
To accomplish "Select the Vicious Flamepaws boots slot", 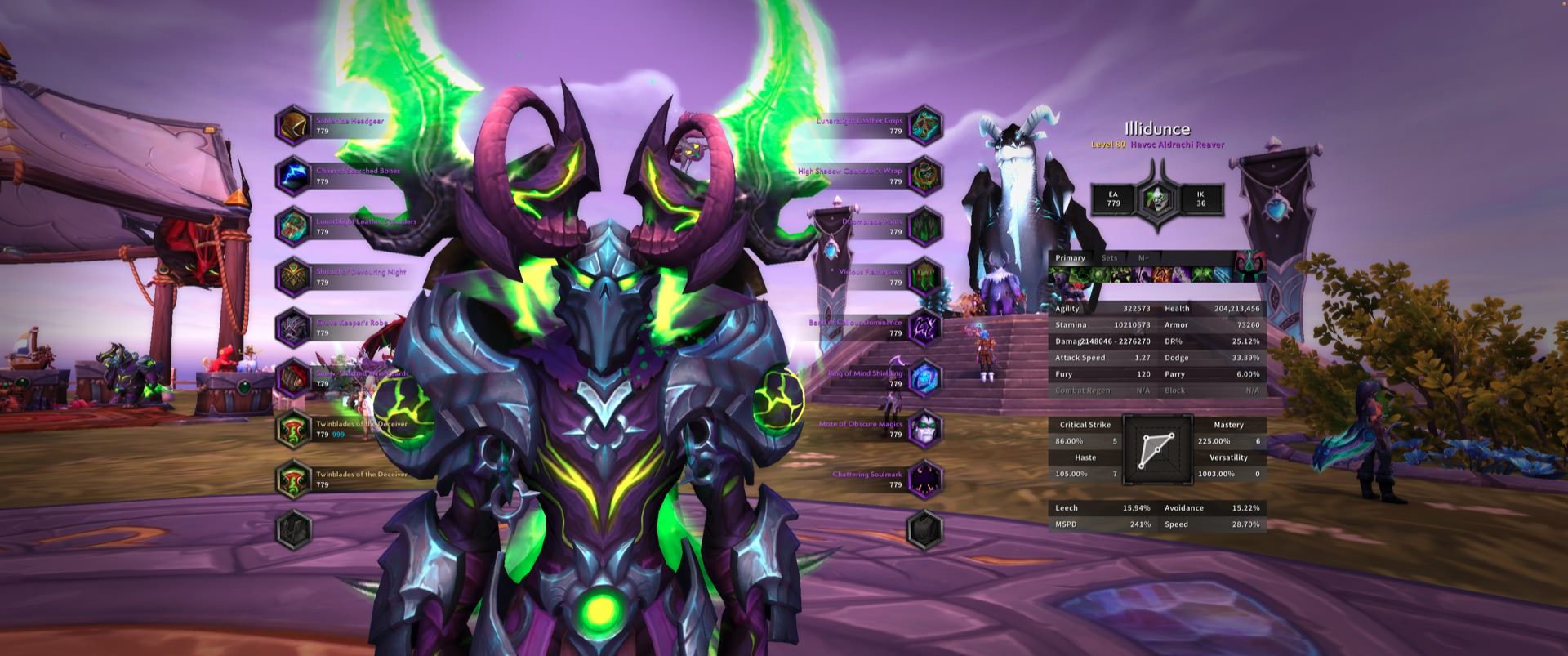I will (x=925, y=277).
